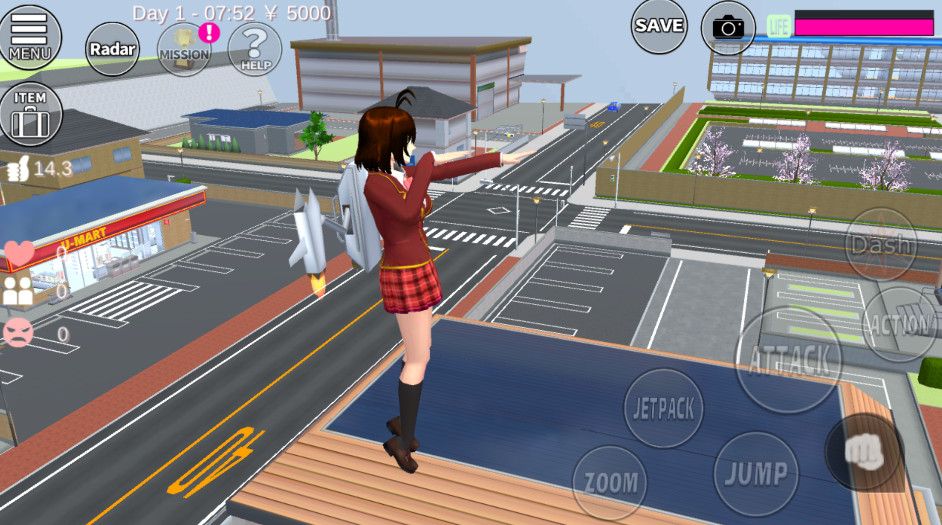Tap the ACTION button
942x525 pixels.
[900, 324]
